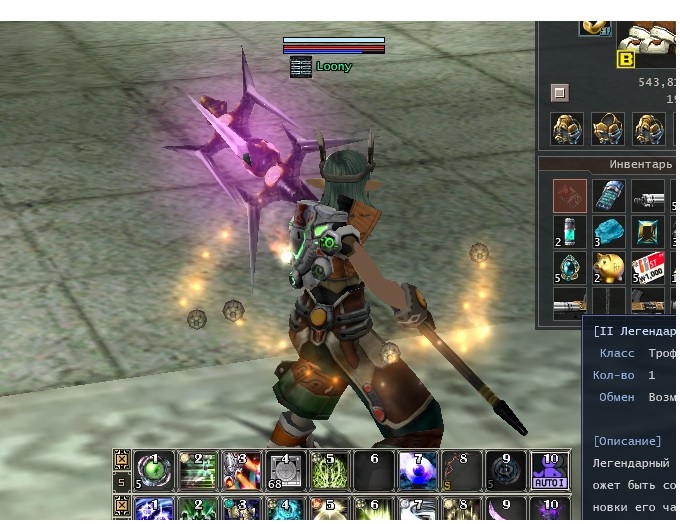The image size is (680, 524).
Task: Select the golden piggy bank in inventory
Action: 609,268
